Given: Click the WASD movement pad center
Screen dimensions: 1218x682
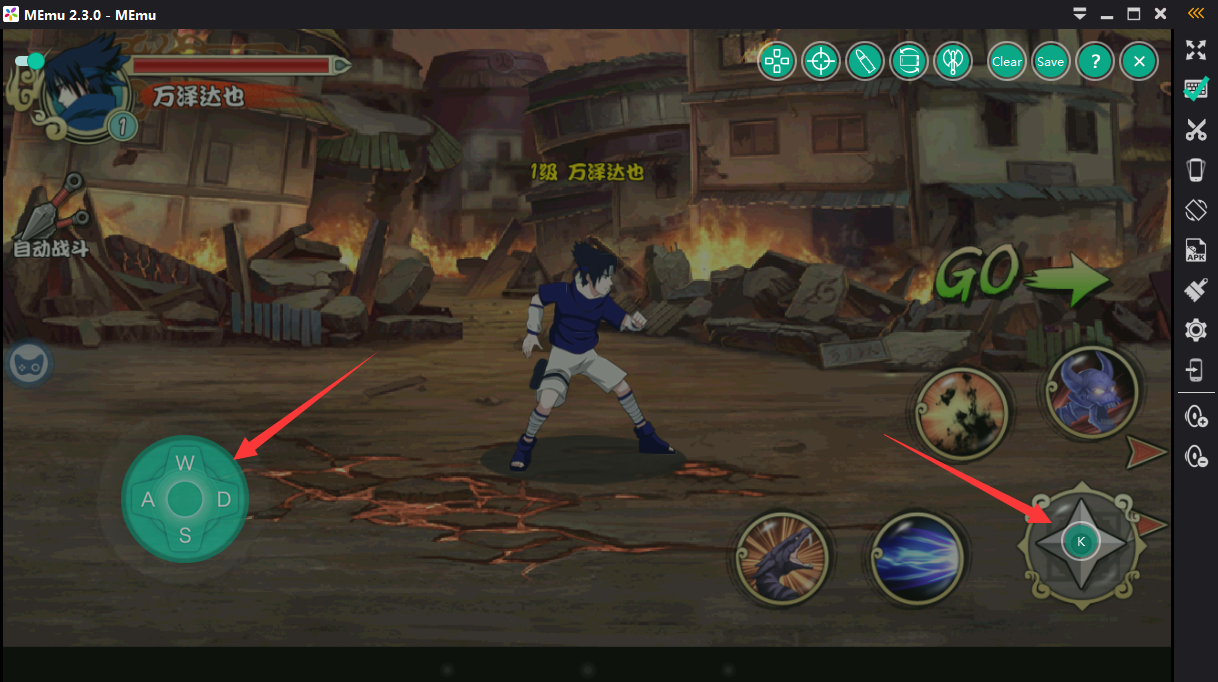Looking at the screenshot, I should (x=185, y=498).
